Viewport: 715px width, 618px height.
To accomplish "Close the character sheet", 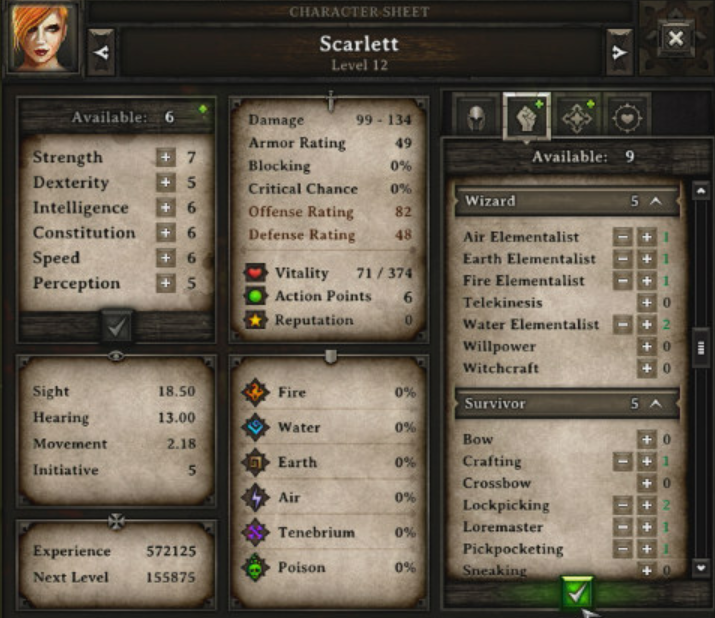I will 676,39.
